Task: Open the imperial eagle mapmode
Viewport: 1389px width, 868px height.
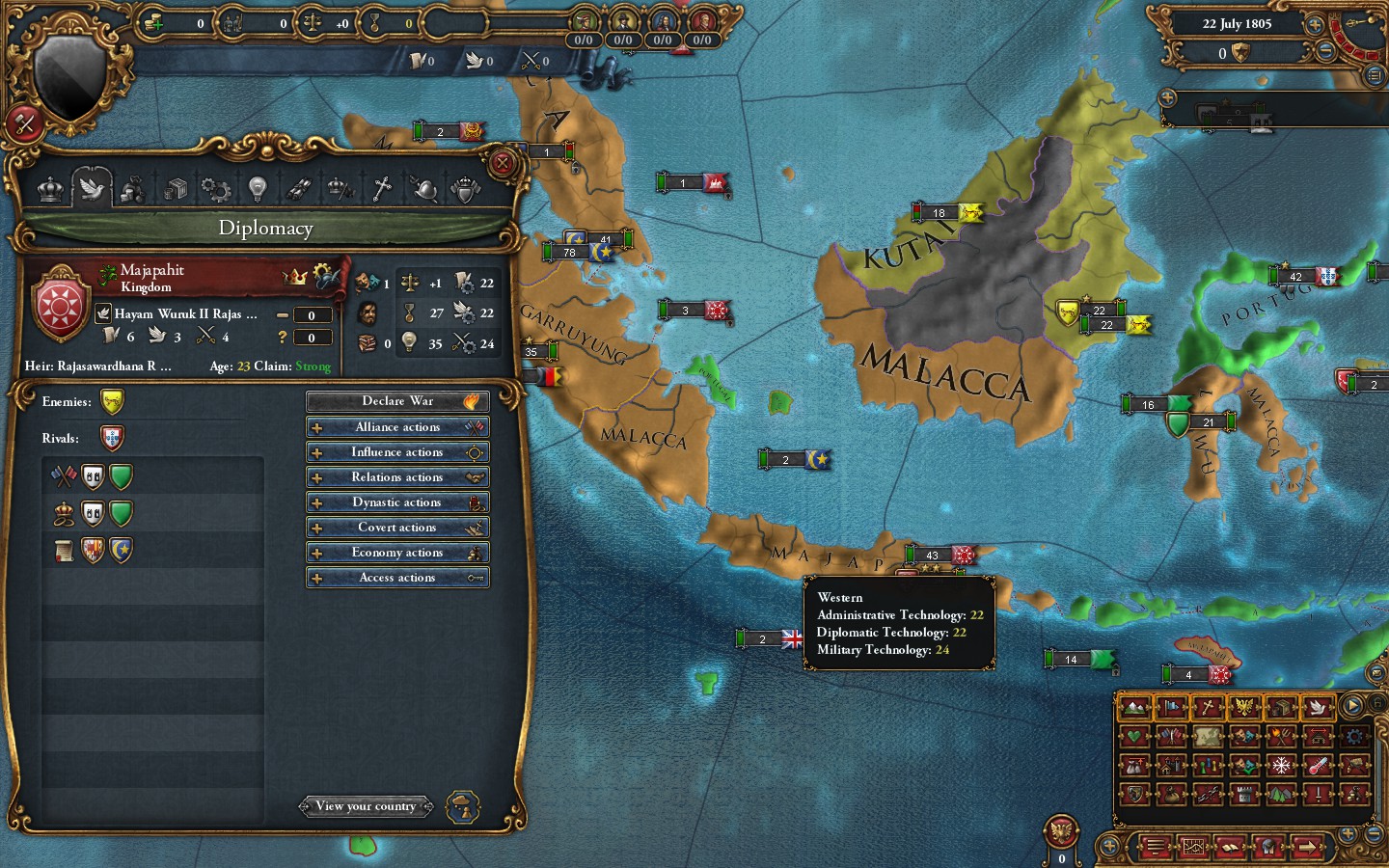Action: pyautogui.click(x=1243, y=707)
